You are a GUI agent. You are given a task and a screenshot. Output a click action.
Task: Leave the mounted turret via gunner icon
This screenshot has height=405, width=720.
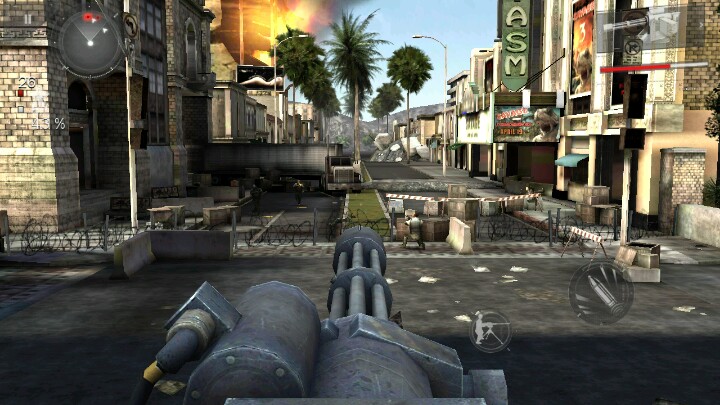pyautogui.click(x=490, y=331)
